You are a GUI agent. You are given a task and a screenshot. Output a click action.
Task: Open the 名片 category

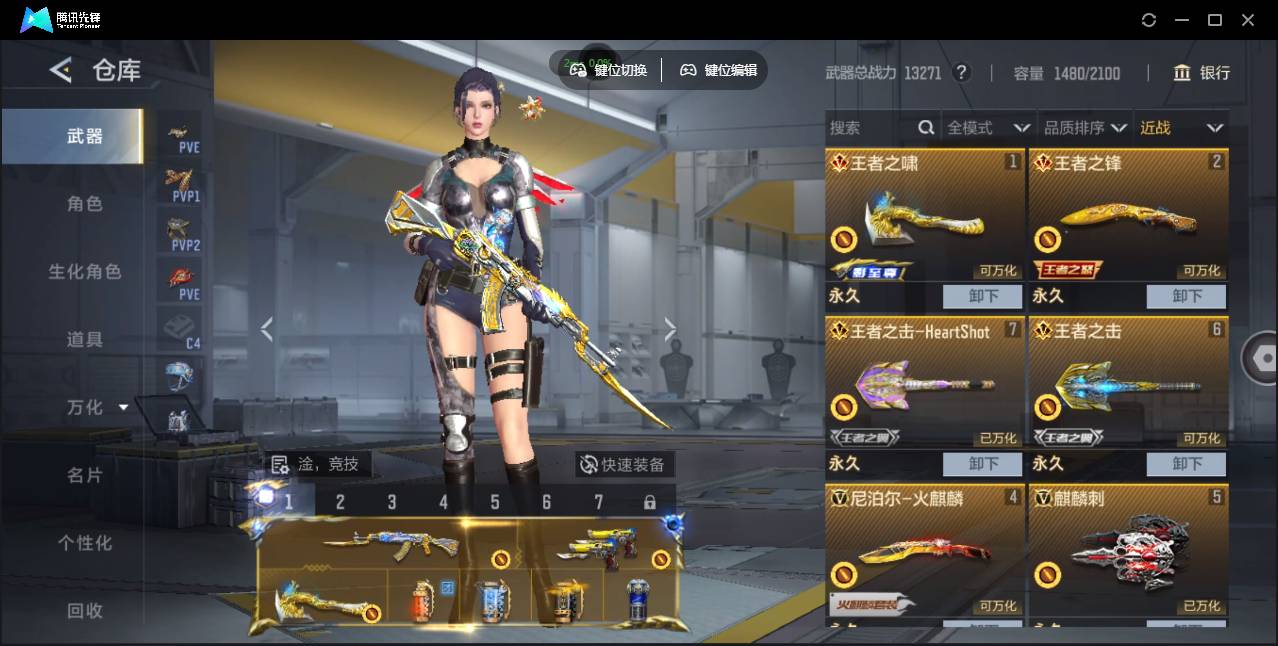(x=85, y=475)
